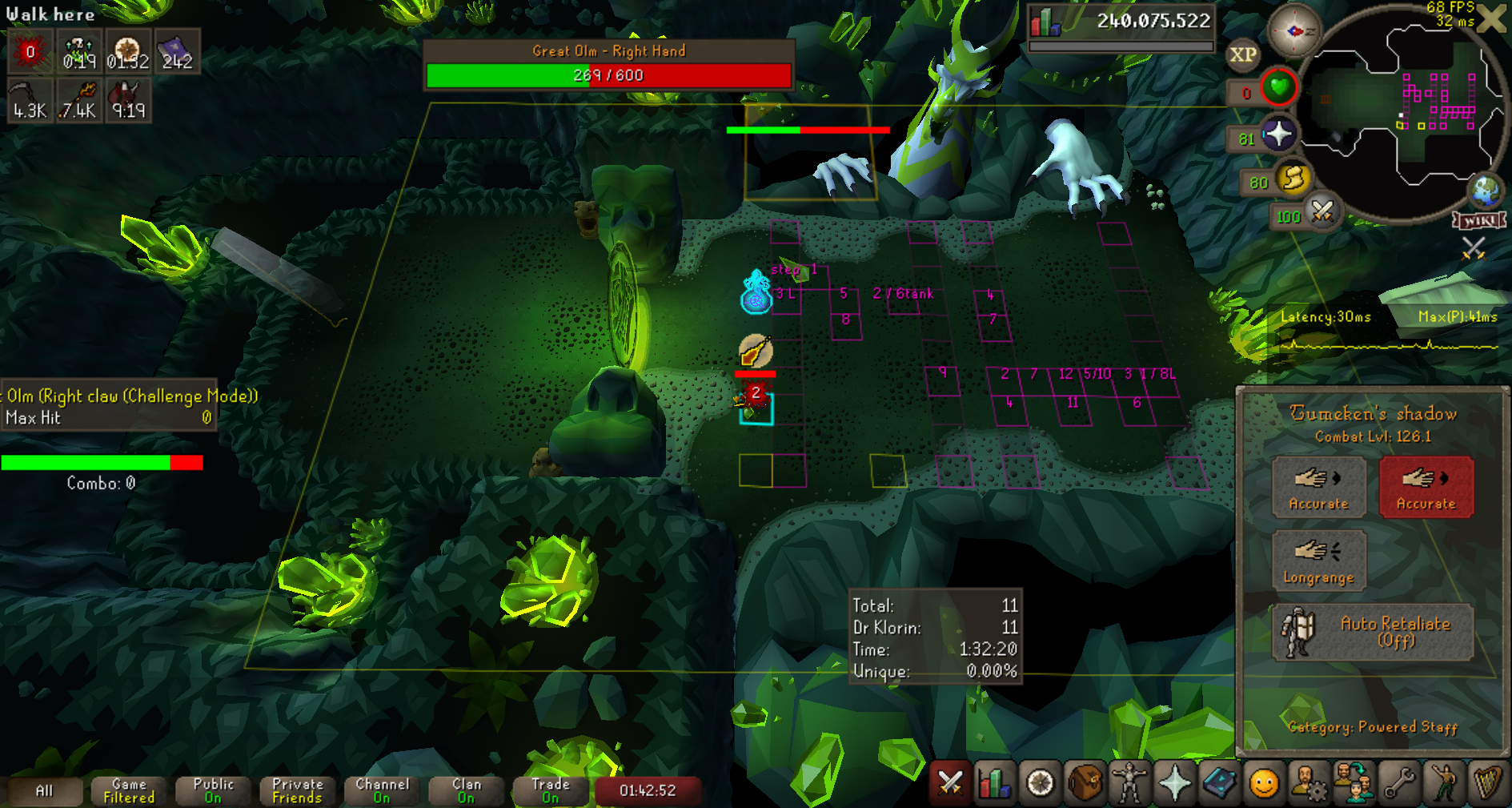This screenshot has width=1512, height=808.
Task: Click the Wiki lookup banner
Action: point(1480,220)
